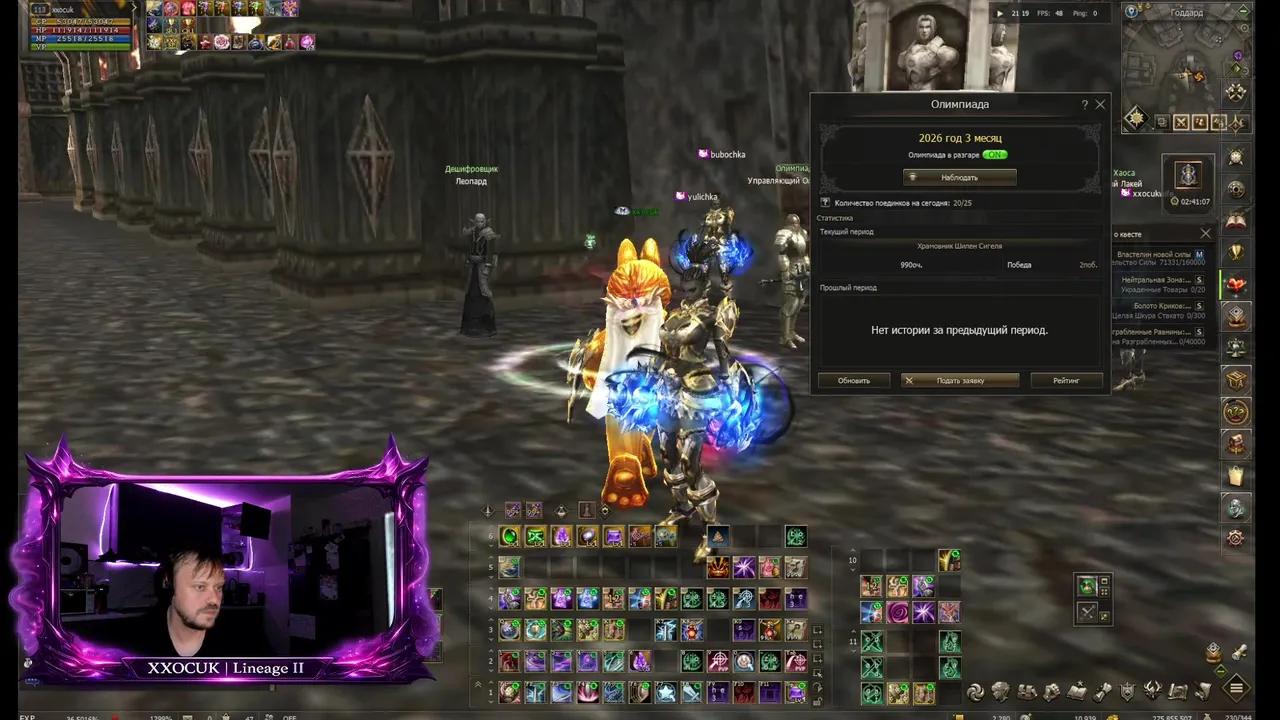Open the main Menu diamond at bottom right

[x=1236, y=690]
